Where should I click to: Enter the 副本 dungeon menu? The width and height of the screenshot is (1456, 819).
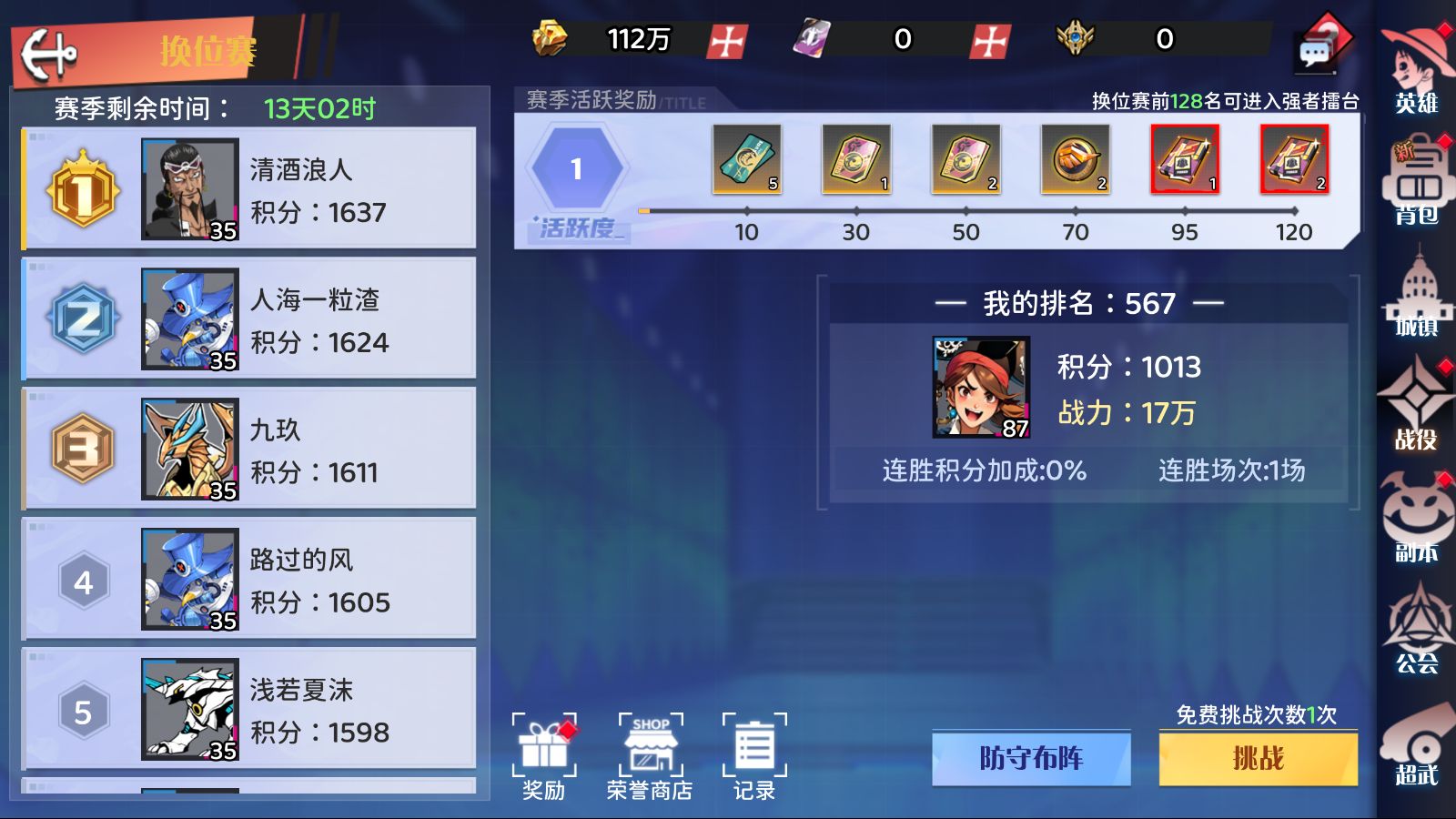click(1416, 519)
